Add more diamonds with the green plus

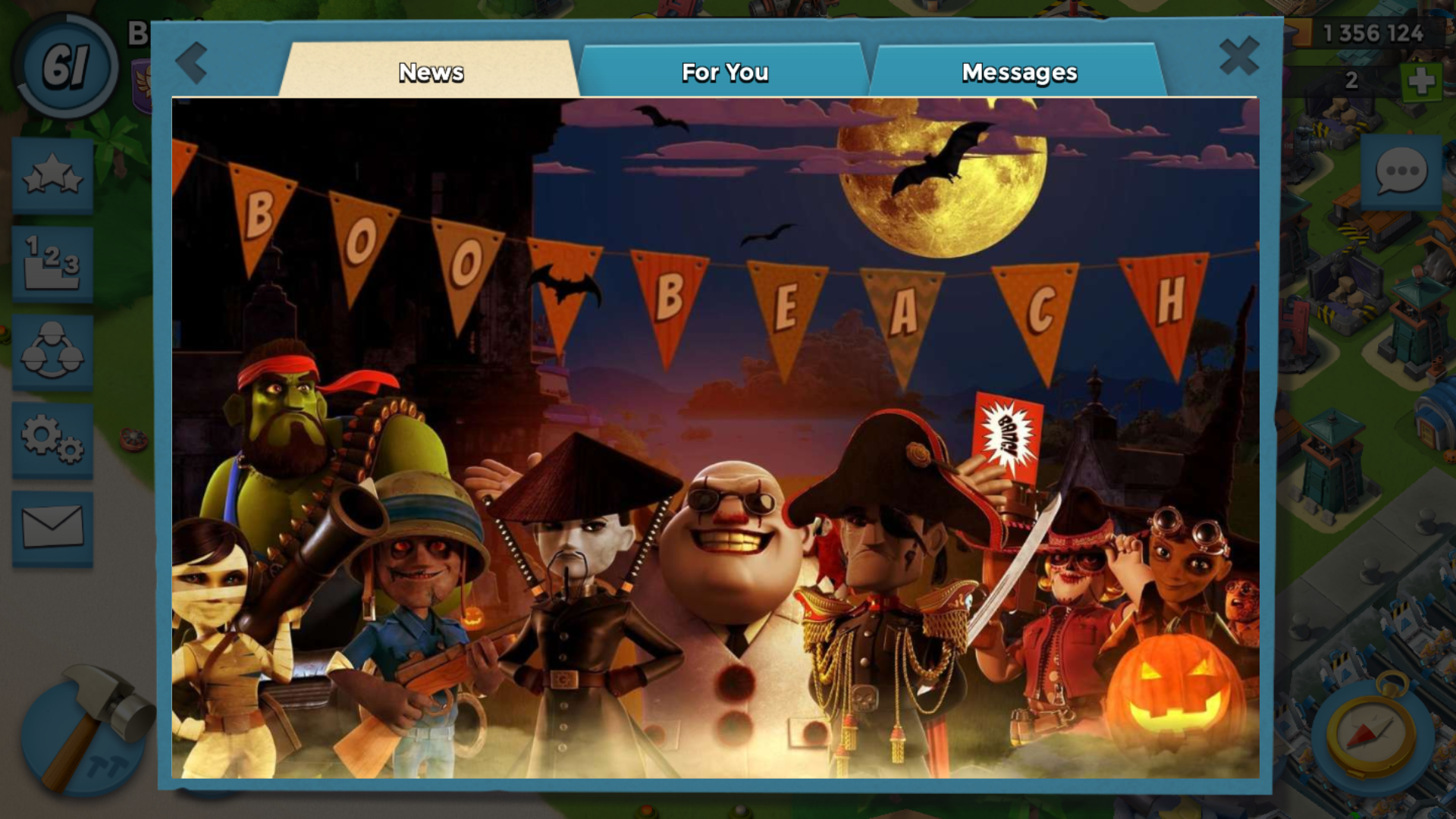pyautogui.click(x=1420, y=80)
